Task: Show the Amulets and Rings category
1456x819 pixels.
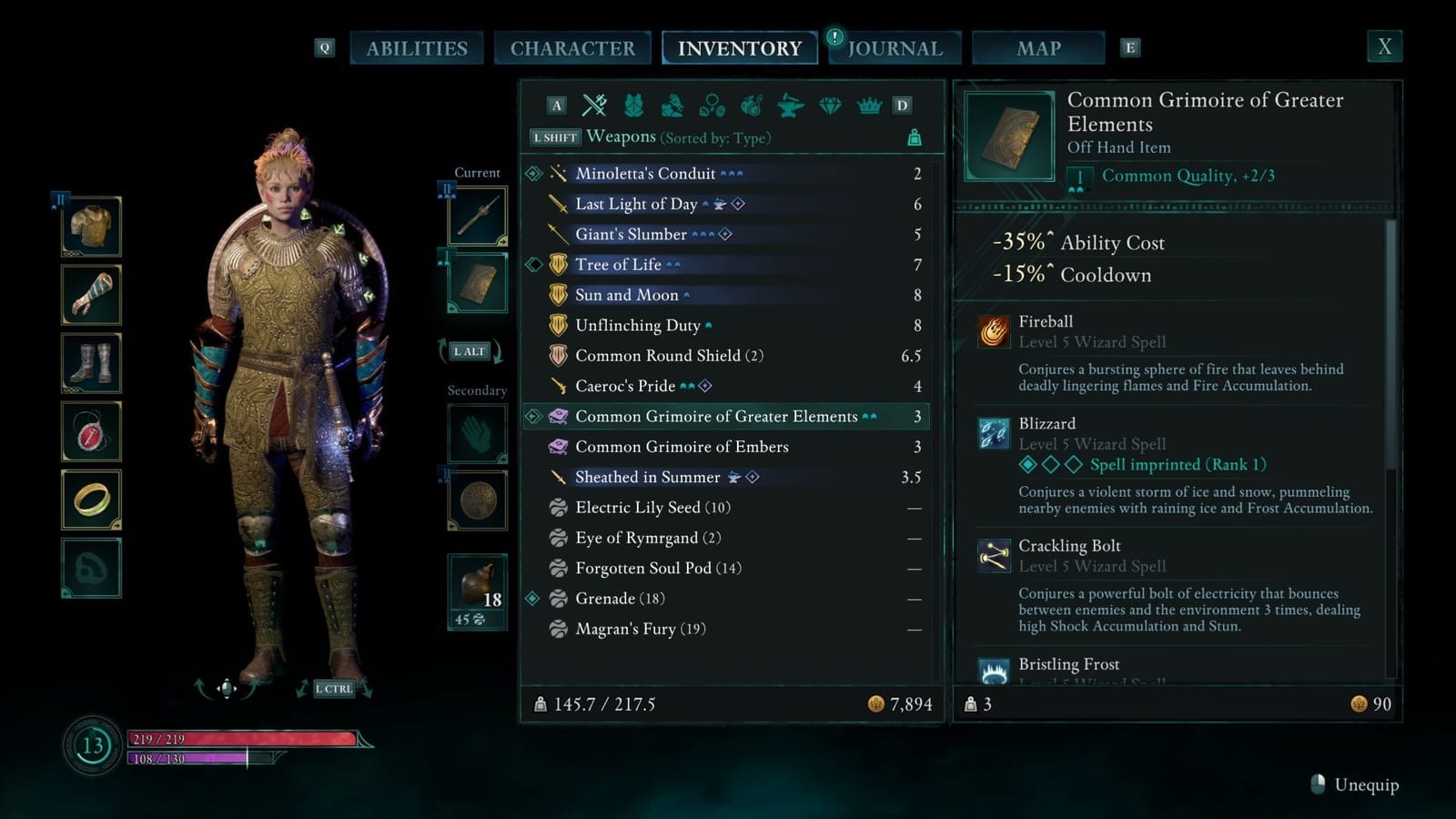Action: [713, 106]
